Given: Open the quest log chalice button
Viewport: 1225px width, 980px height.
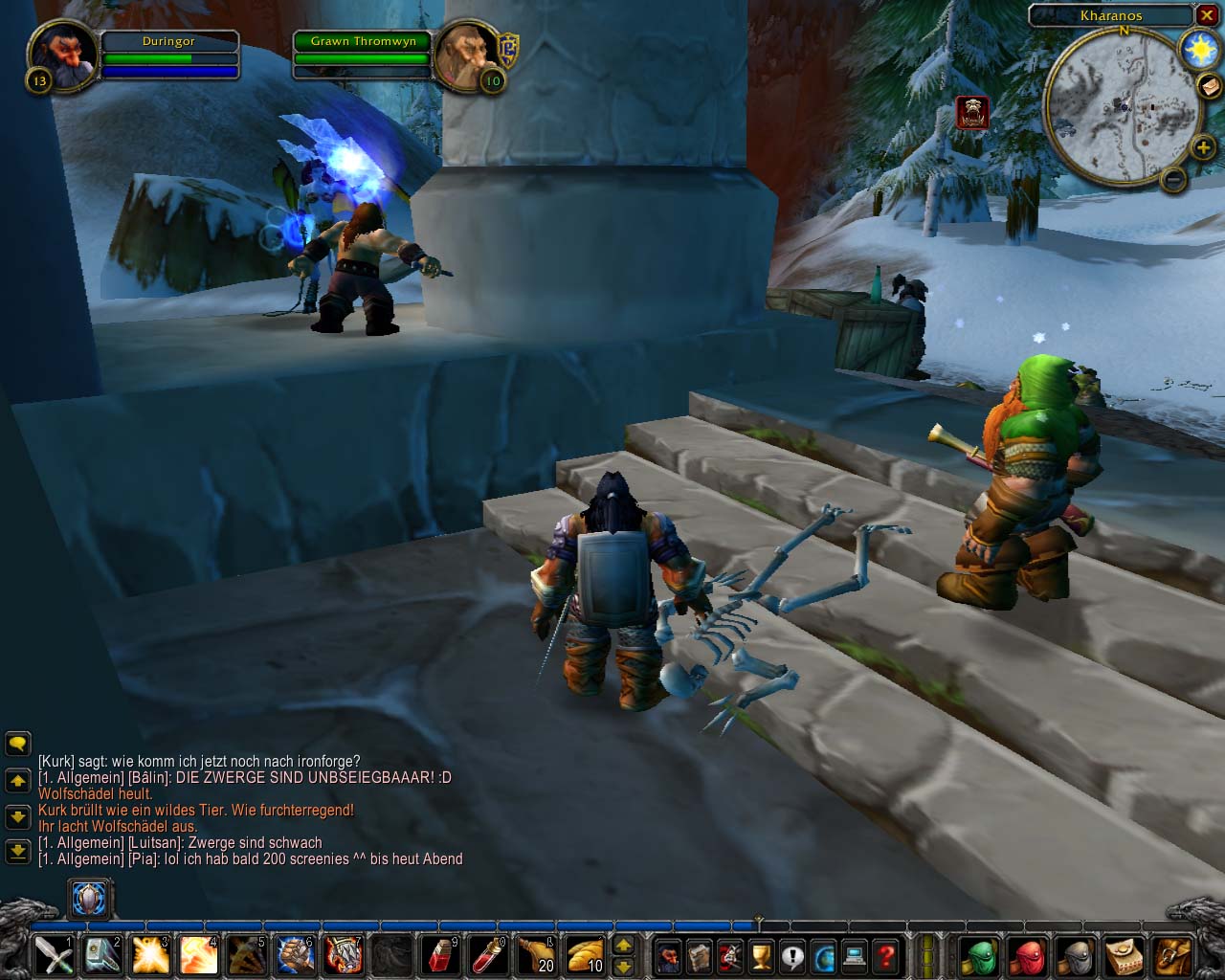Looking at the screenshot, I should point(762,955).
